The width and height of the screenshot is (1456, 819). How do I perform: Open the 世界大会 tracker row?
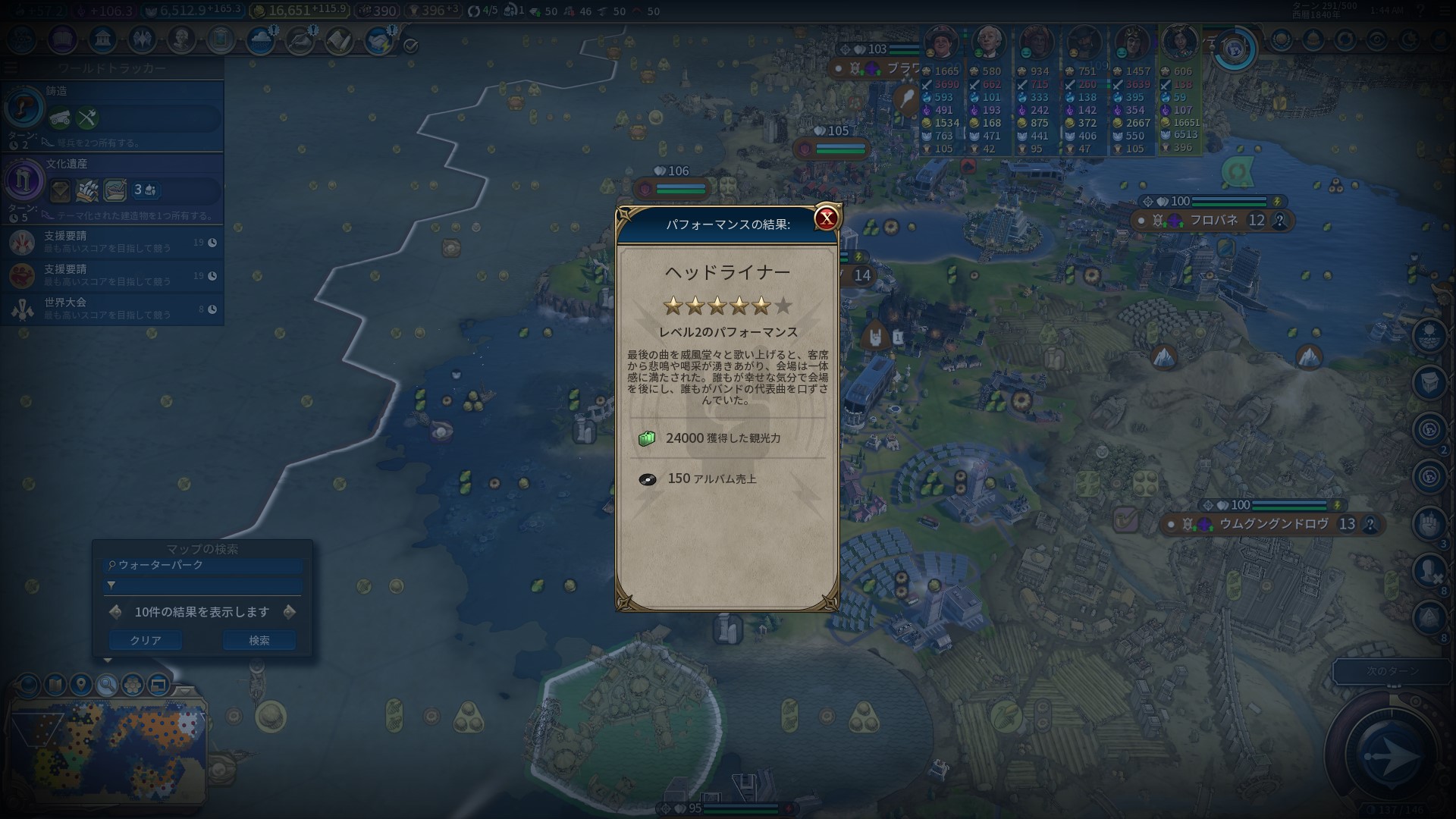(x=112, y=309)
